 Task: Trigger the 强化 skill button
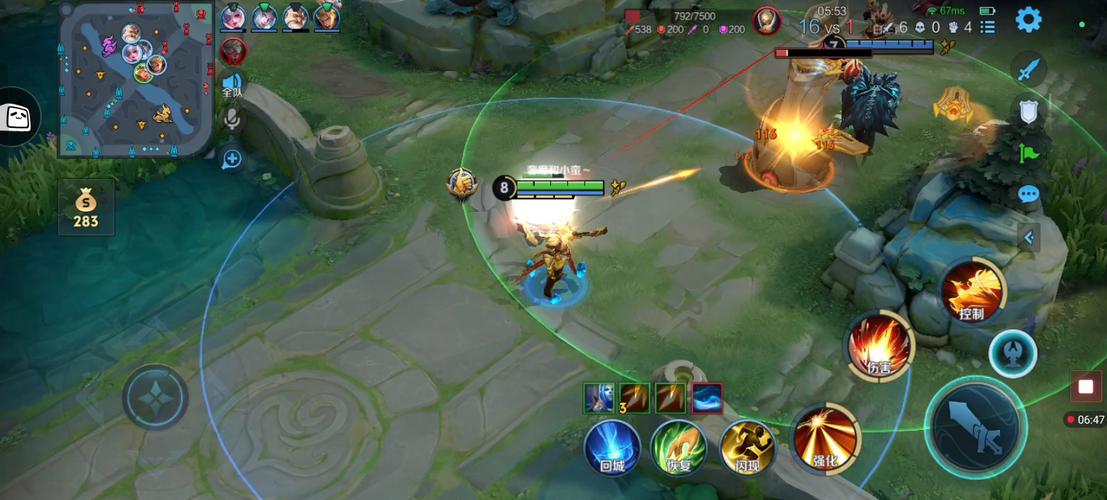point(825,436)
